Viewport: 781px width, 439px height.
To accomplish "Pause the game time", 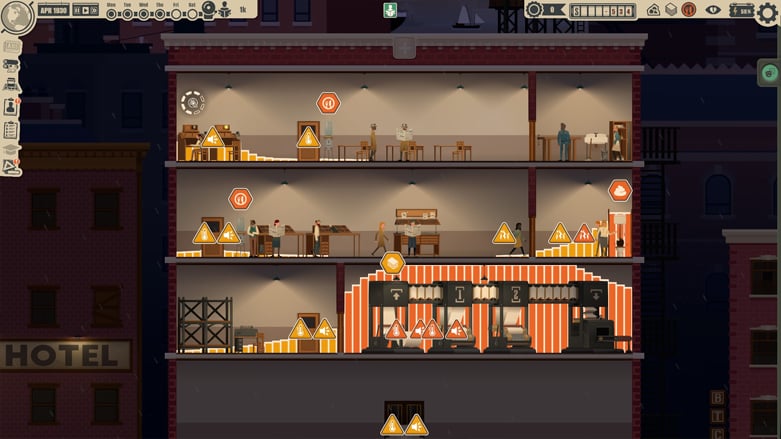I will pos(75,10).
